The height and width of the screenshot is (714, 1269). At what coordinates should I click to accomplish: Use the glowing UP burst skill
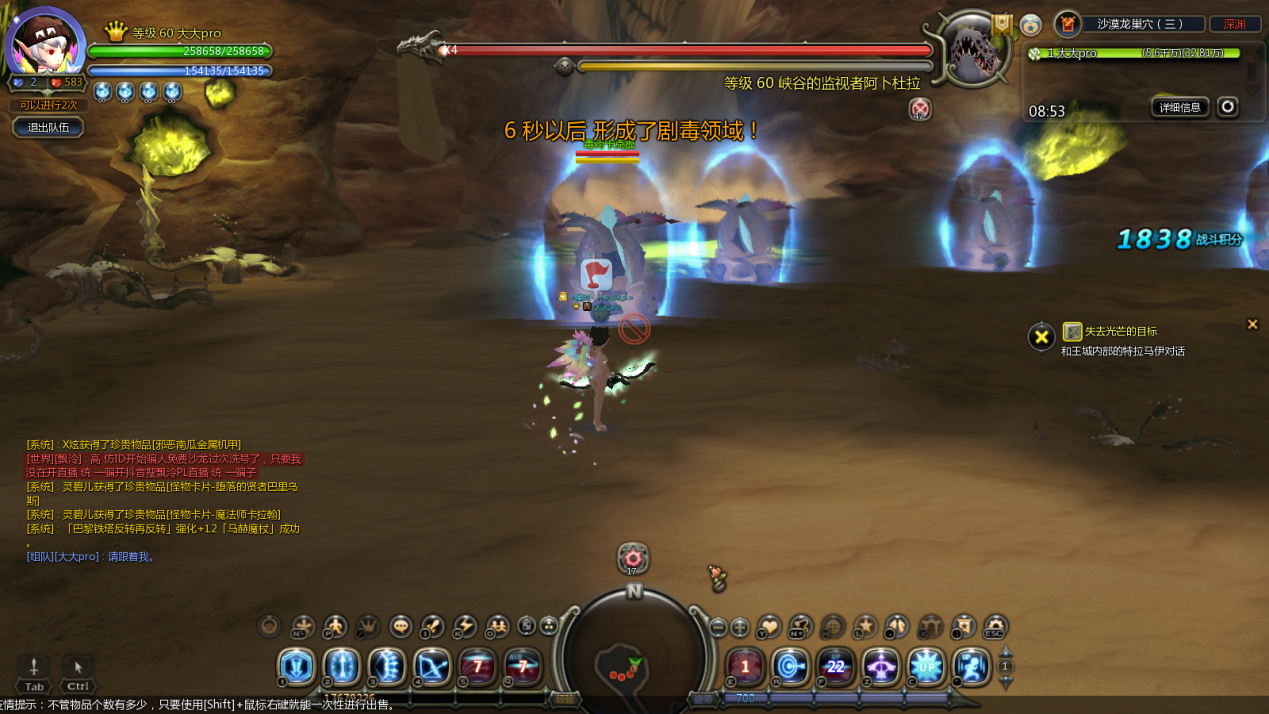tap(926, 667)
